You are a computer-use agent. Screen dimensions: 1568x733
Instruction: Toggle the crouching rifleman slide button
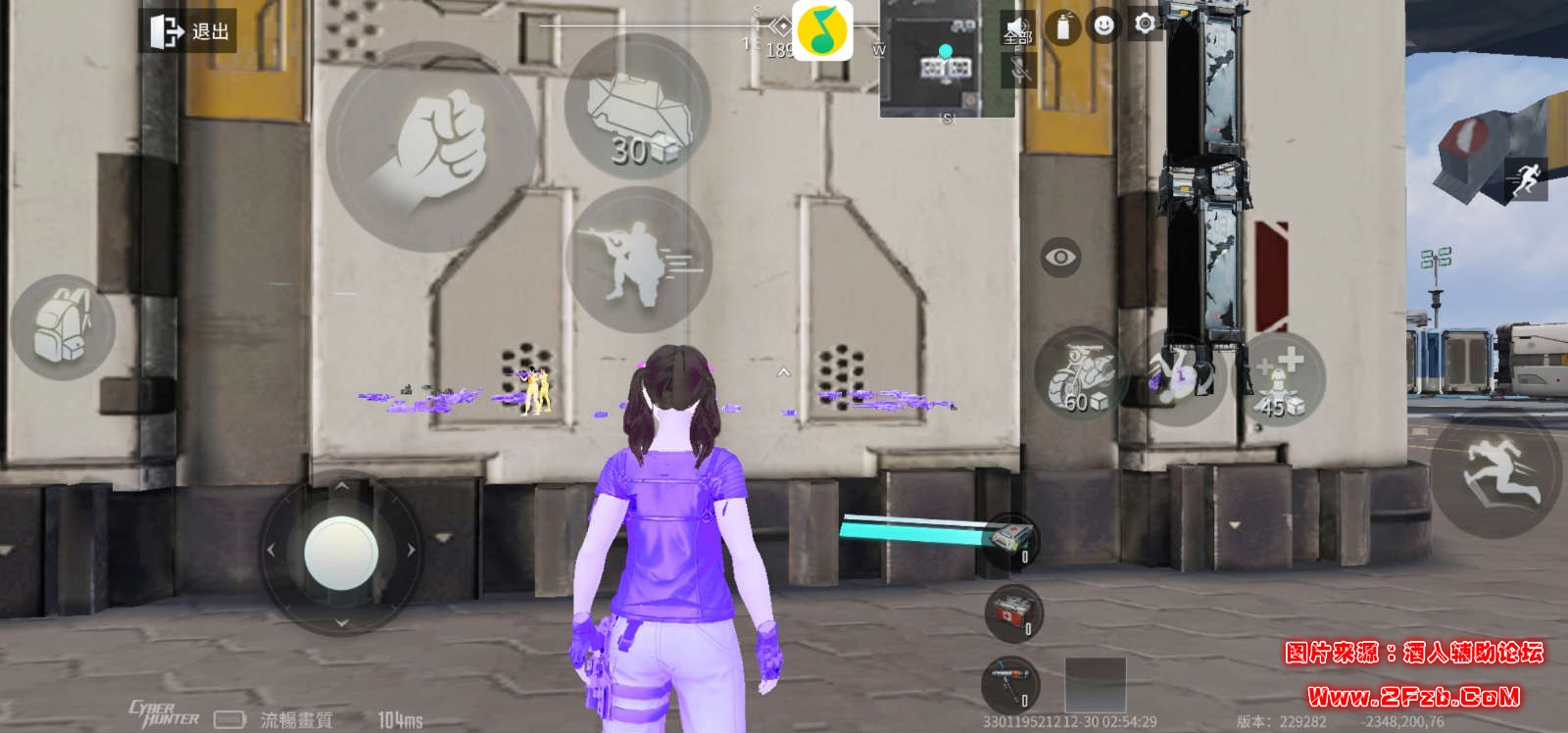pos(637,260)
